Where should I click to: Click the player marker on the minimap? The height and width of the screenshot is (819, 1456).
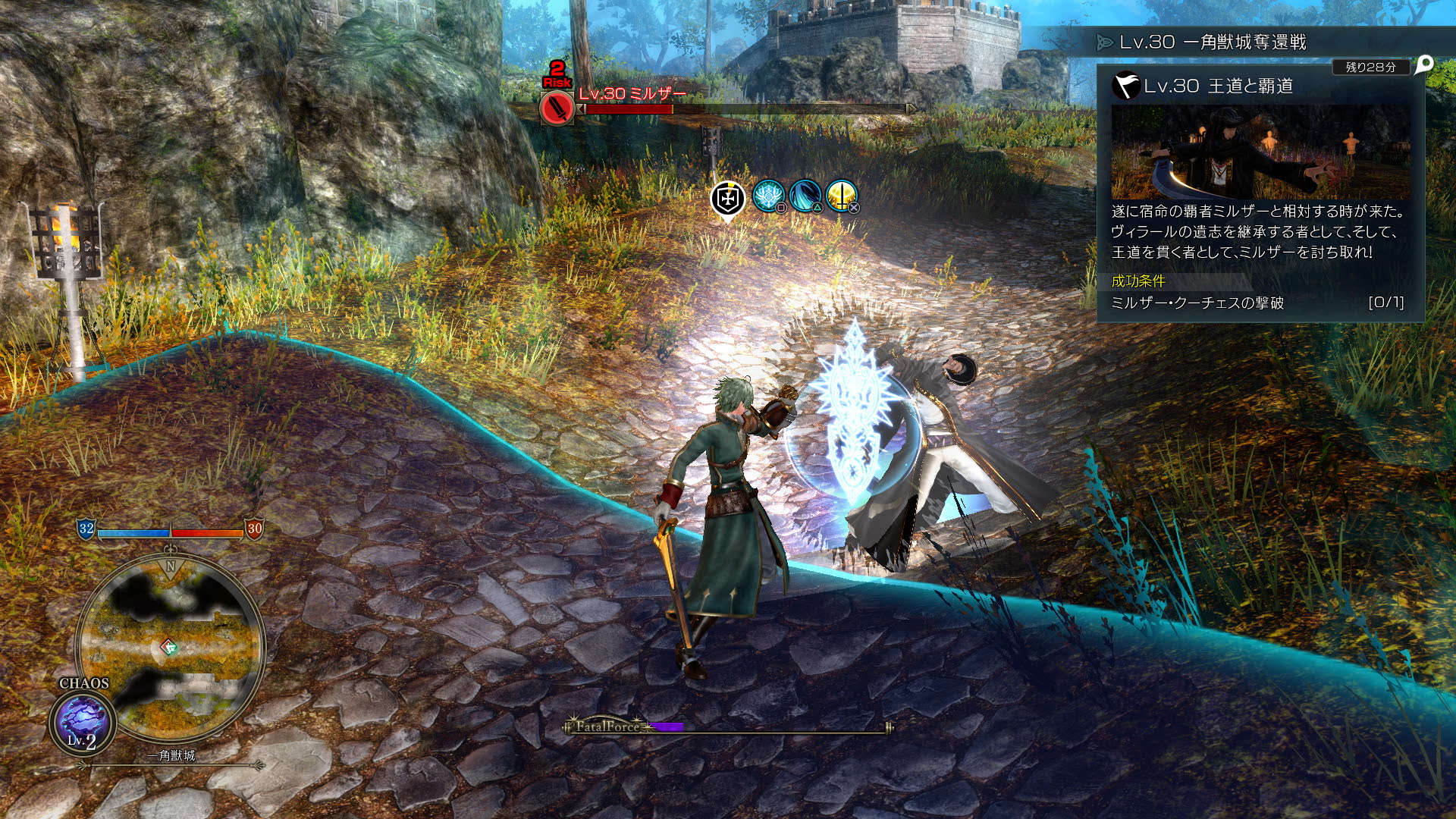tap(169, 647)
